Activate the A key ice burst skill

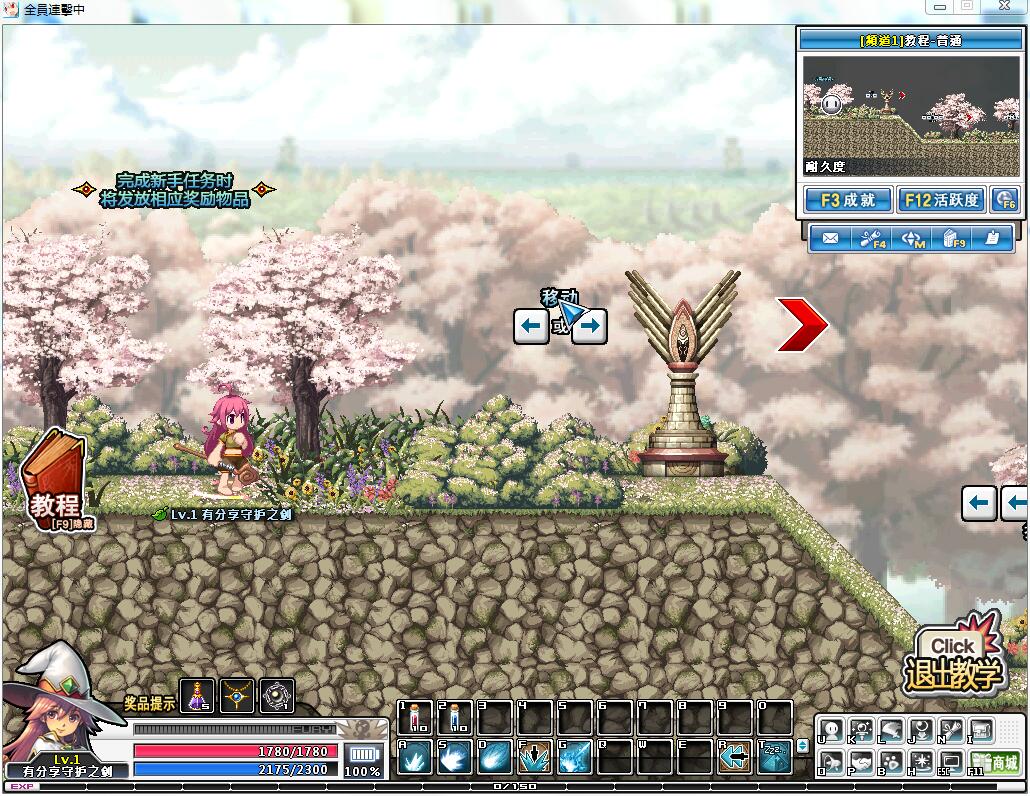click(415, 756)
